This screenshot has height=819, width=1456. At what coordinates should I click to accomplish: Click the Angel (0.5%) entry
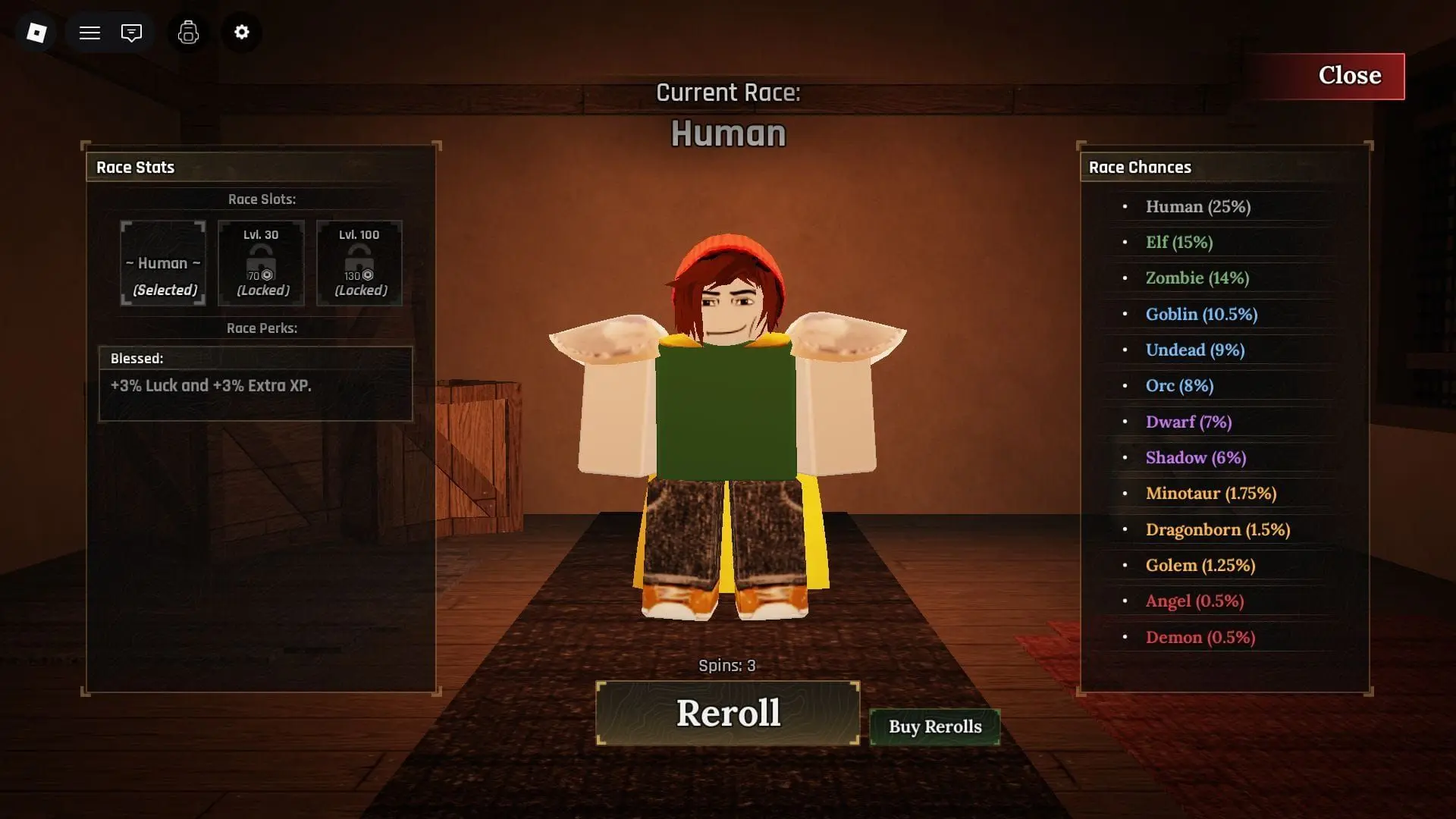[1194, 601]
